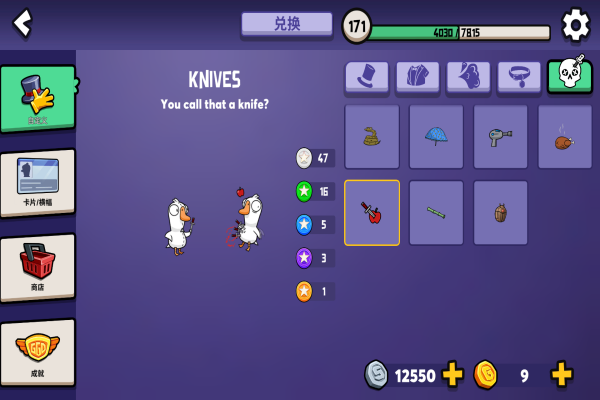Image resolution: width=600 pixels, height=400 pixels.
Task: Choose the roast chicken item
Action: [565, 137]
